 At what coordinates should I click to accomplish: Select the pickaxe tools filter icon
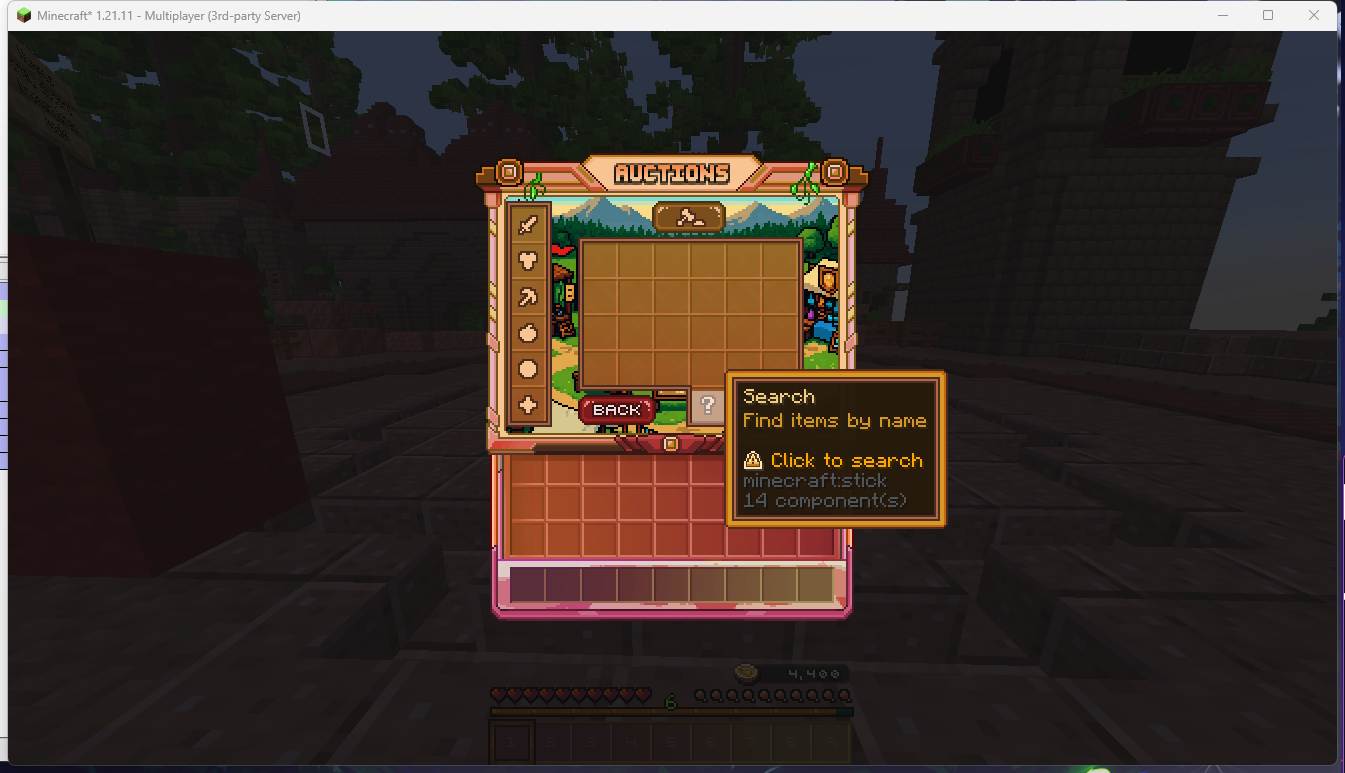coord(530,297)
